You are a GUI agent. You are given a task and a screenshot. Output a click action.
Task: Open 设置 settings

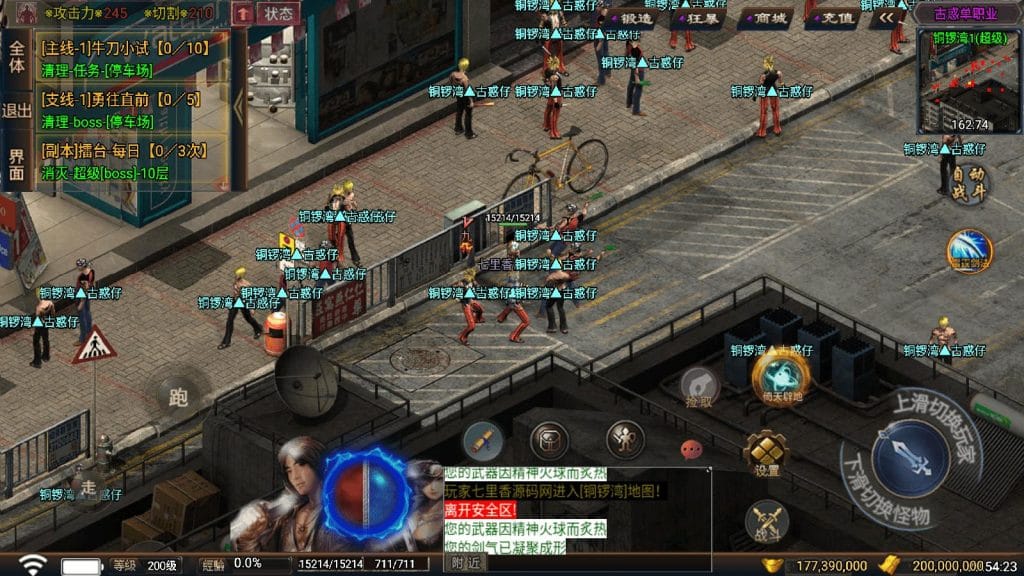766,455
